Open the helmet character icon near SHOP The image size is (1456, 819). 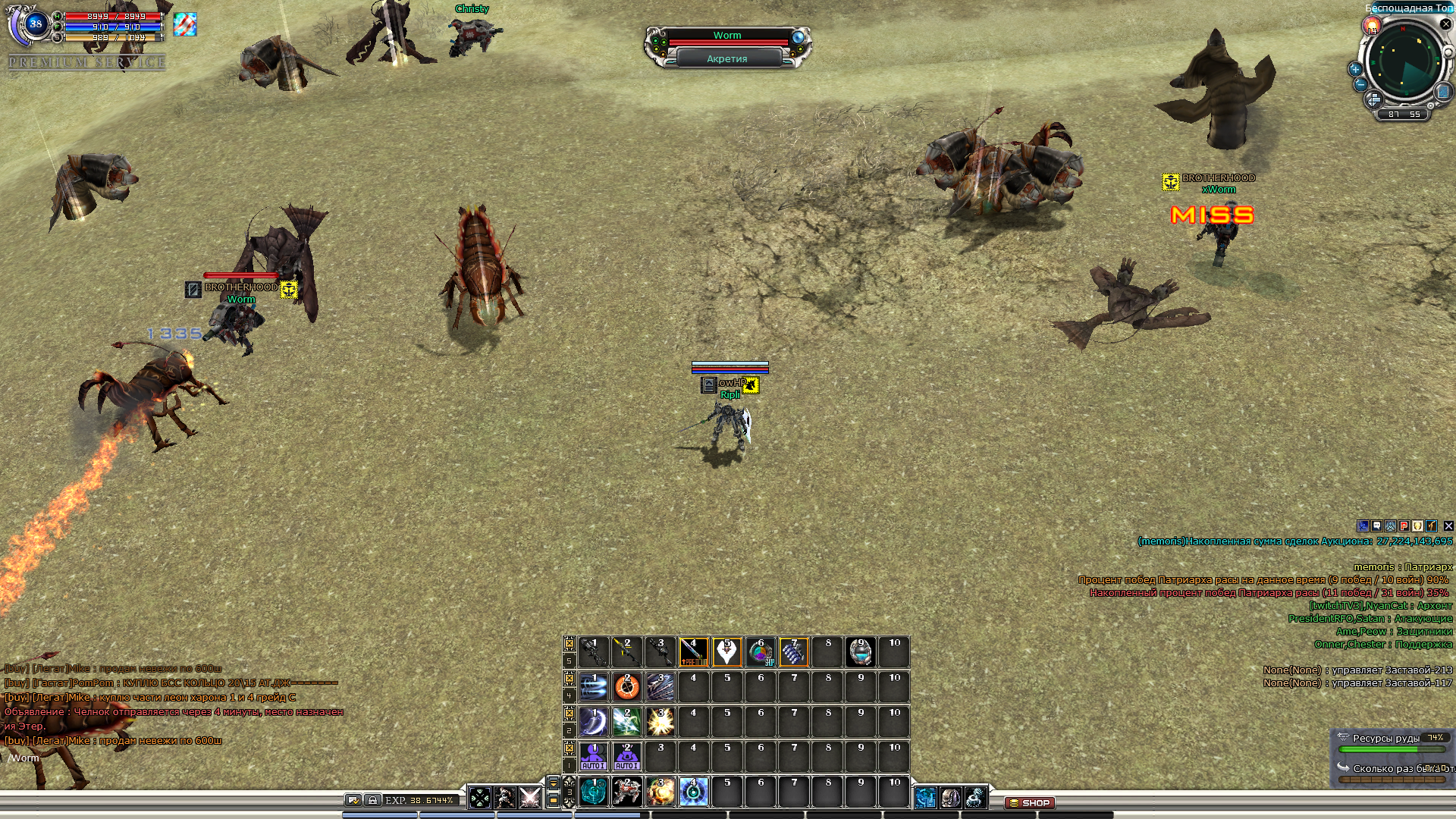click(x=950, y=798)
